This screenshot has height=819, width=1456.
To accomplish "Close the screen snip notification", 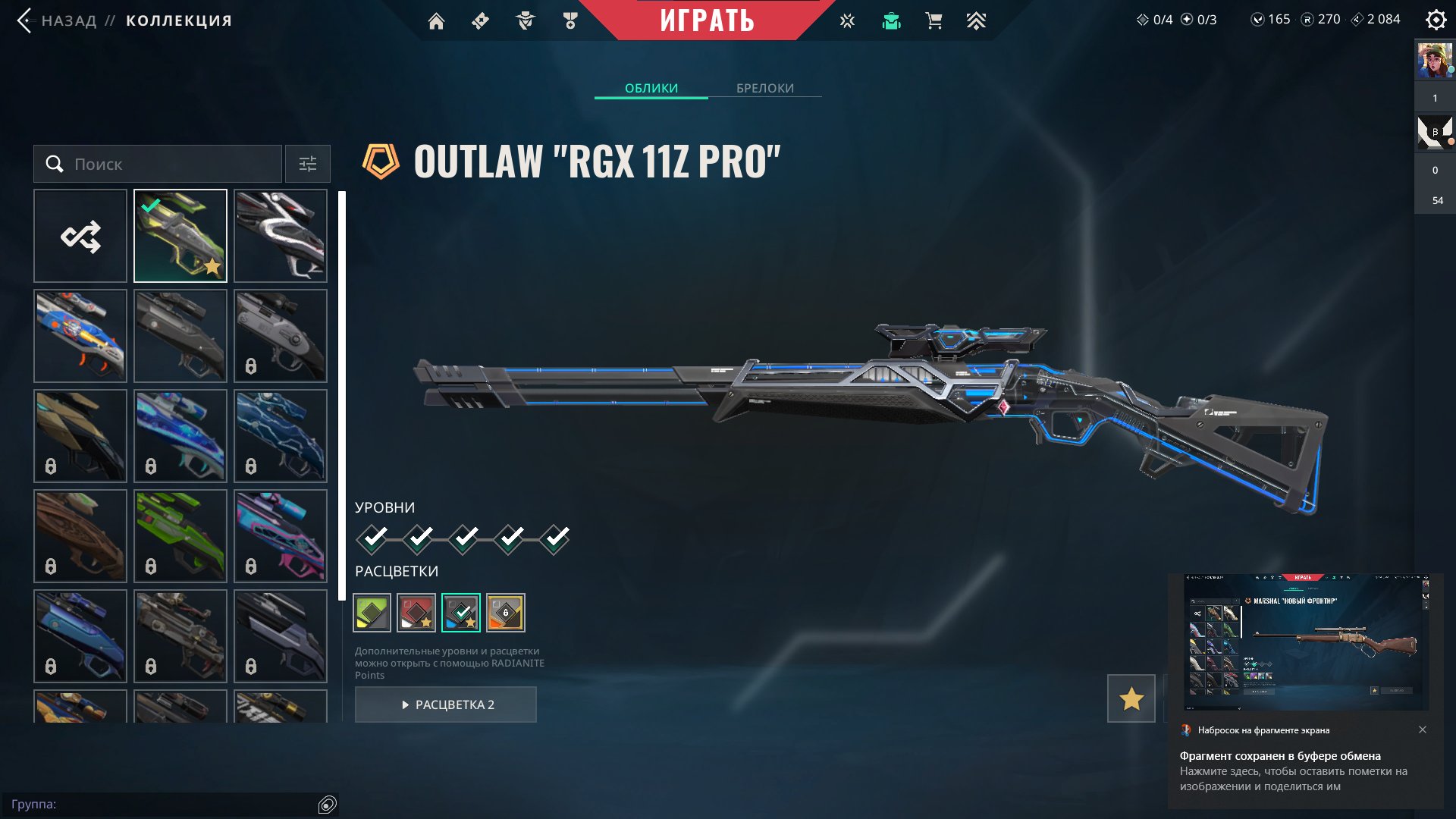I will [1423, 730].
